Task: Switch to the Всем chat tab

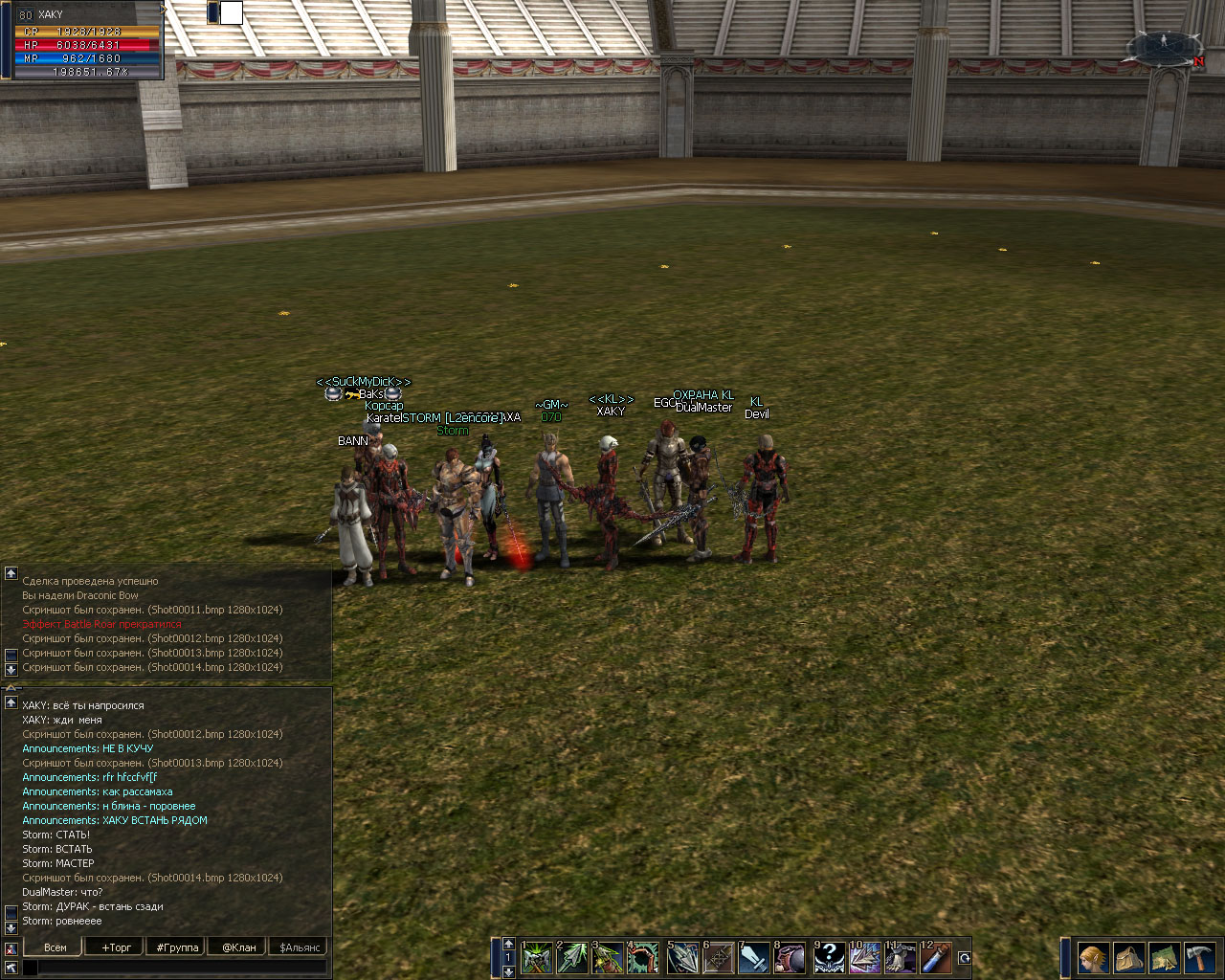Action: click(56, 947)
